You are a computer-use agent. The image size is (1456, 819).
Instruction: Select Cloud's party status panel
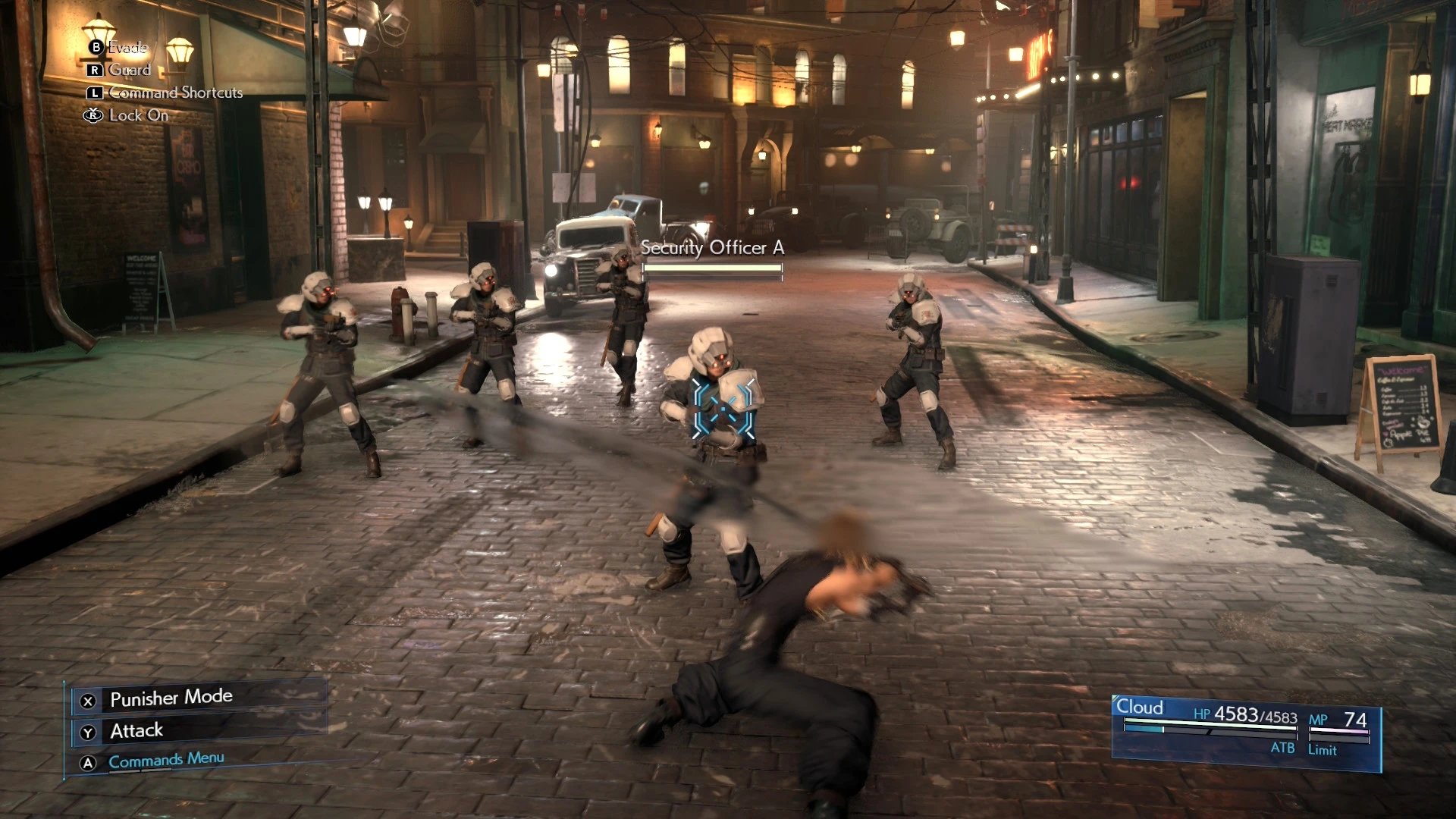click(1245, 733)
